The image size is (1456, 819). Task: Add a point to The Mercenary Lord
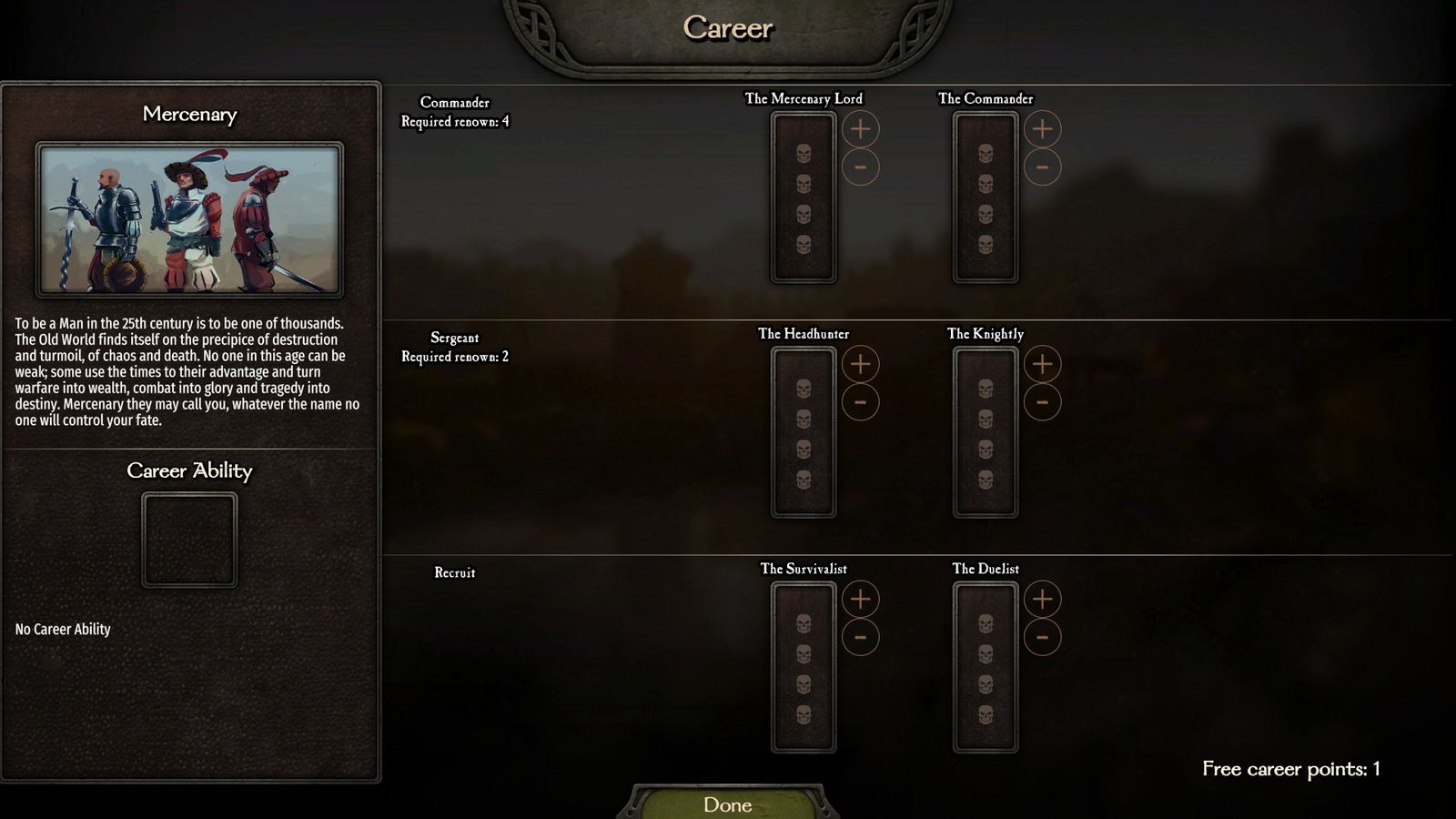[860, 129]
